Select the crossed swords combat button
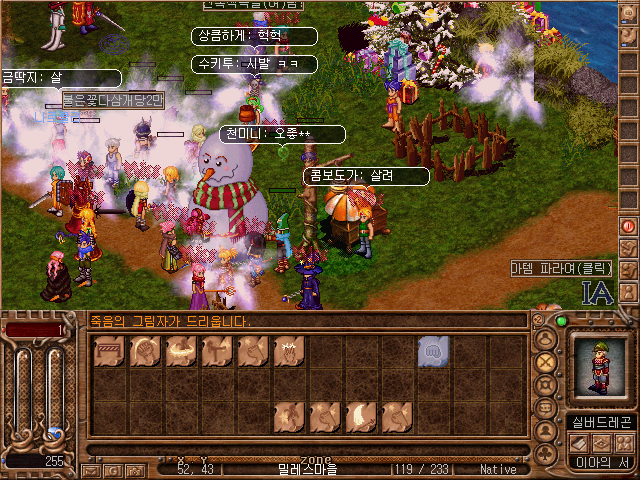Viewport: 640px width, 480px height. pyautogui.click(x=547, y=362)
